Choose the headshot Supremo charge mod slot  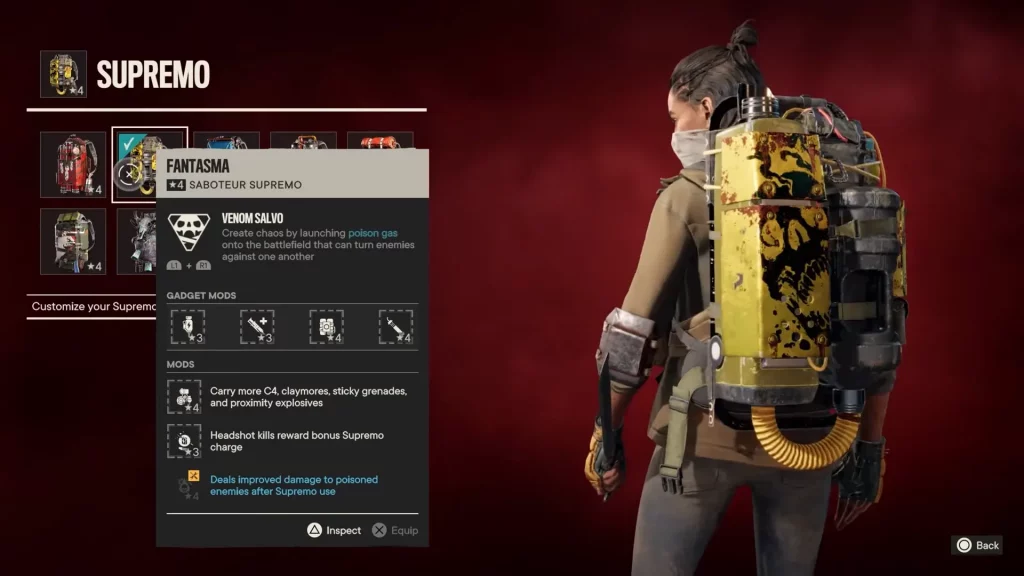click(x=184, y=441)
